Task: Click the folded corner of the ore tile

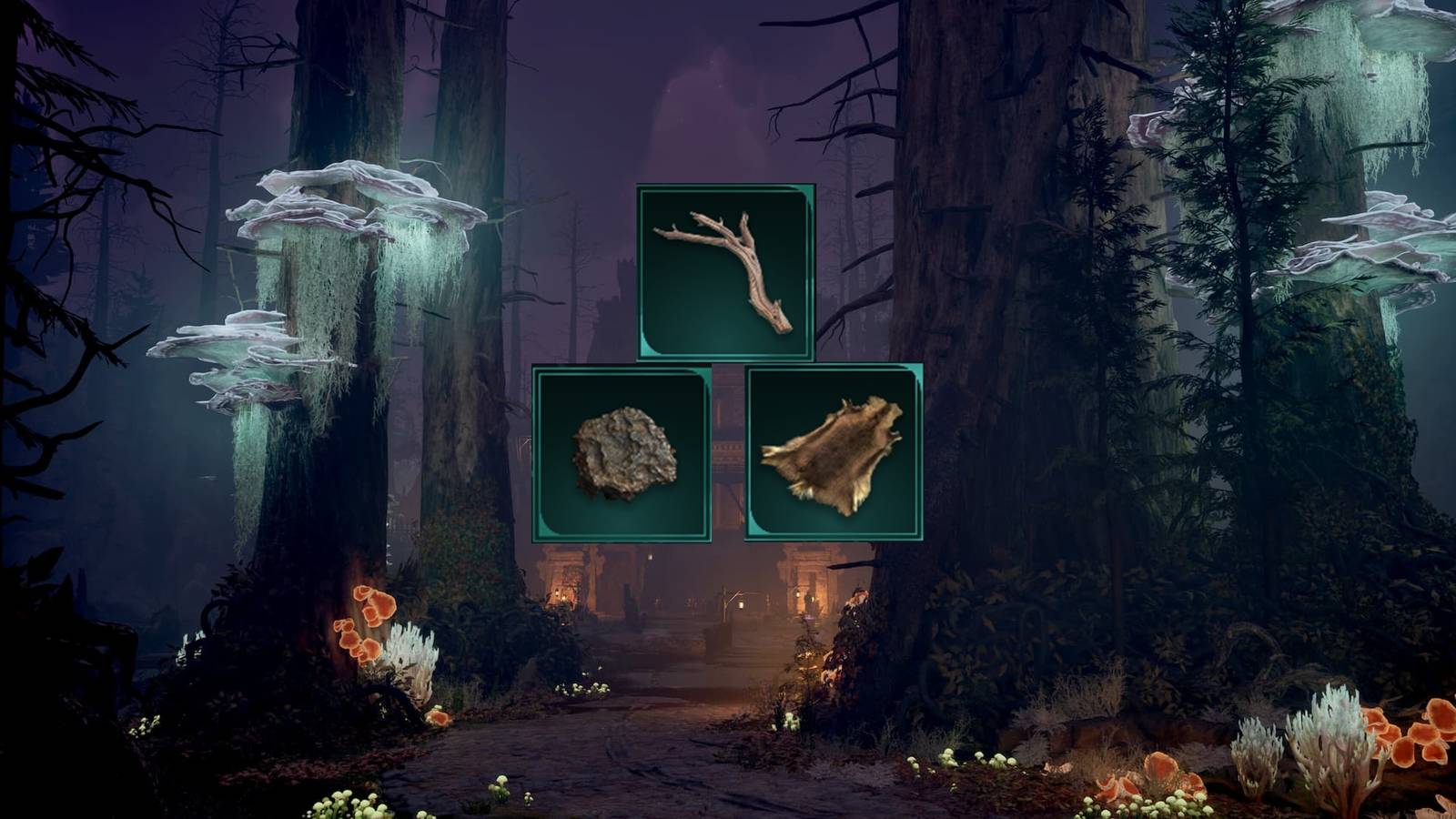Action: [546, 525]
